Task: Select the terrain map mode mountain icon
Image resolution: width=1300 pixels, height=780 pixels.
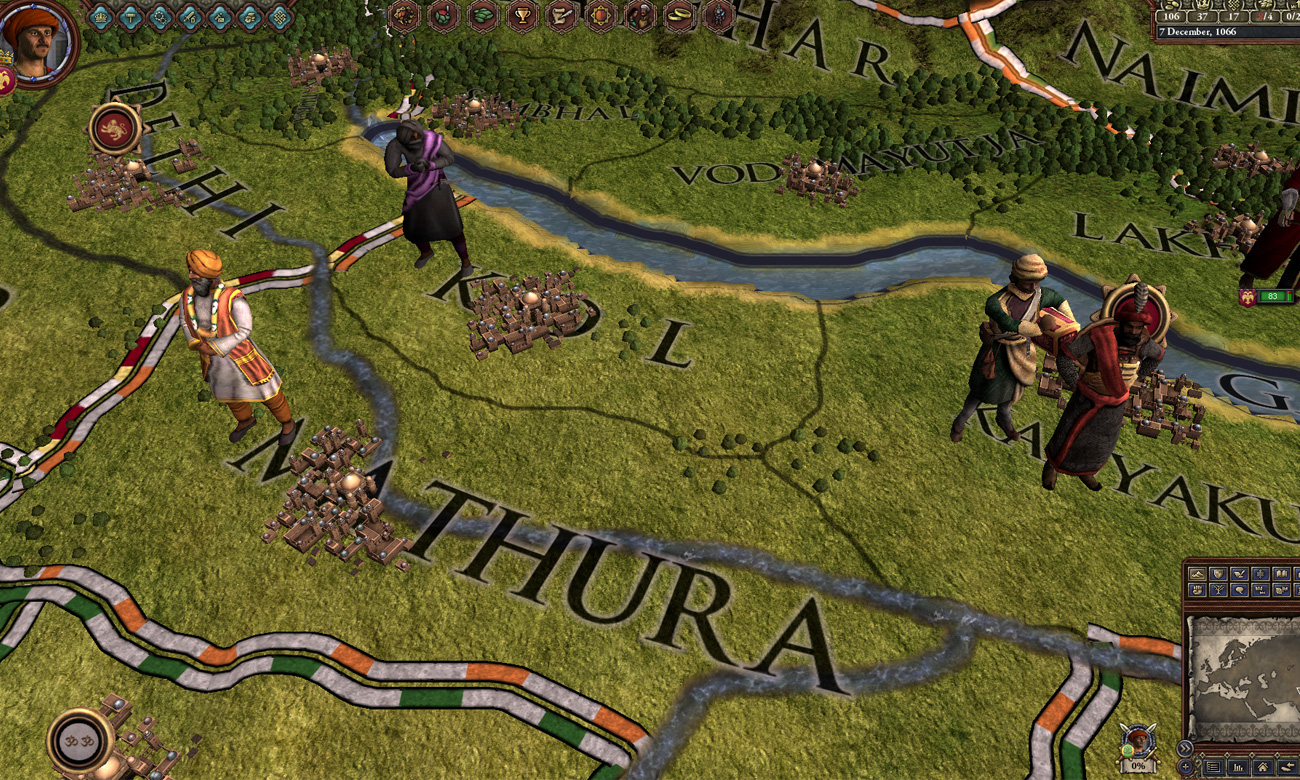Action: 1198,575
